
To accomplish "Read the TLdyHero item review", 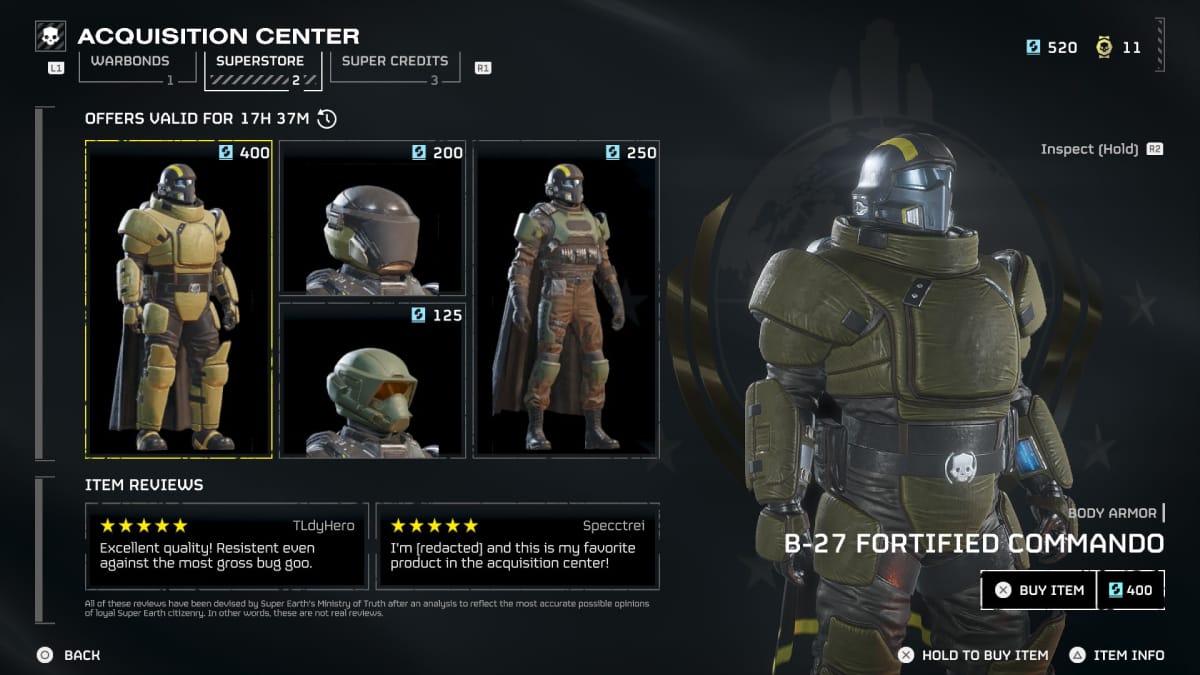I will pyautogui.click(x=227, y=546).
